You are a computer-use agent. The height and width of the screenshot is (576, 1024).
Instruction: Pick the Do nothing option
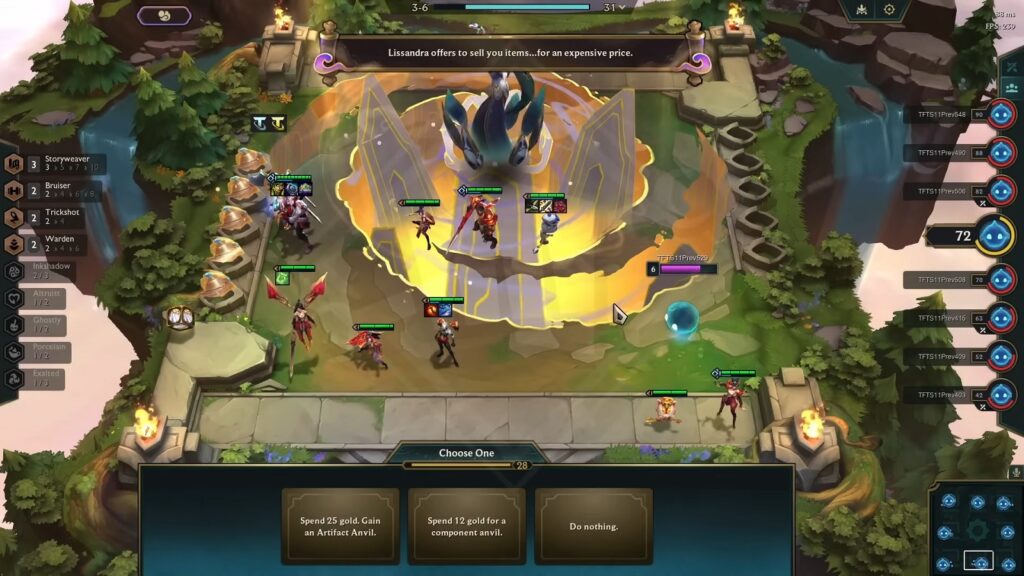point(593,526)
